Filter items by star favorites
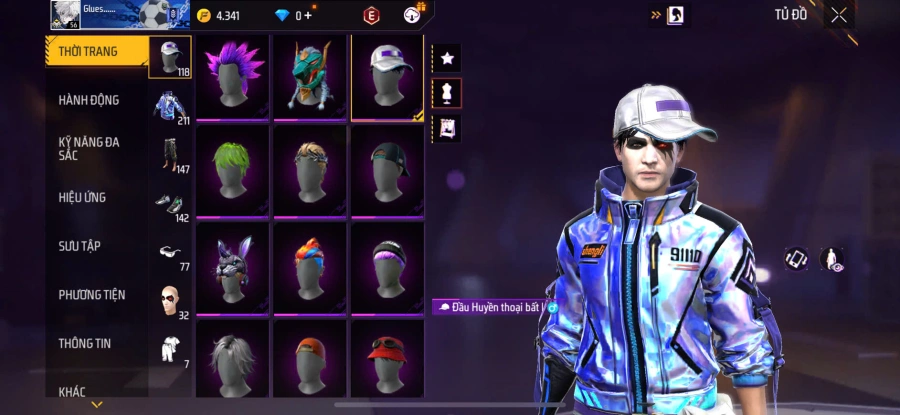This screenshot has height=415, width=900. 447,58
